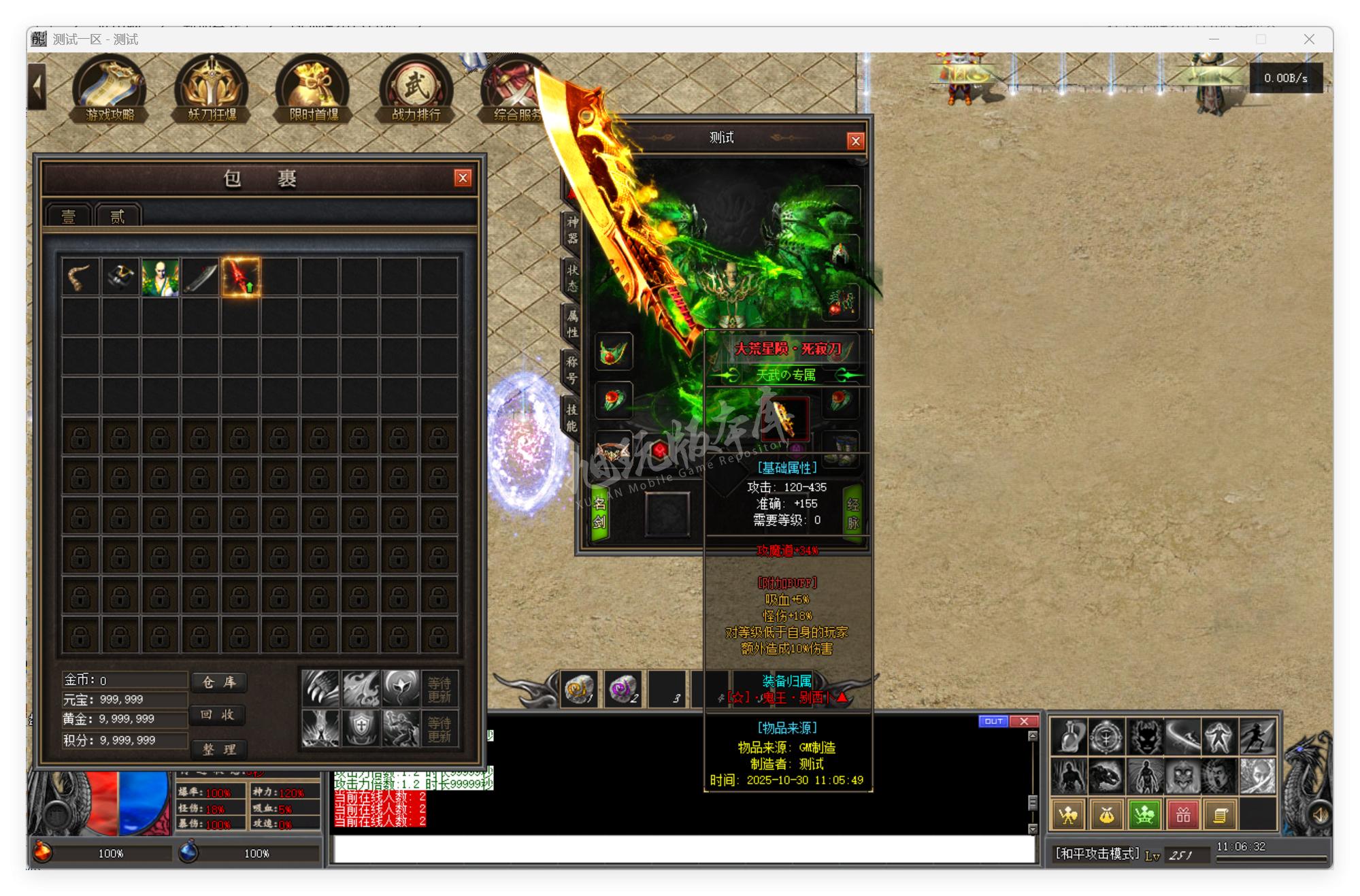The height and width of the screenshot is (896, 1360).
Task: Open the 战力排行 power ranking icon
Action: 416,88
